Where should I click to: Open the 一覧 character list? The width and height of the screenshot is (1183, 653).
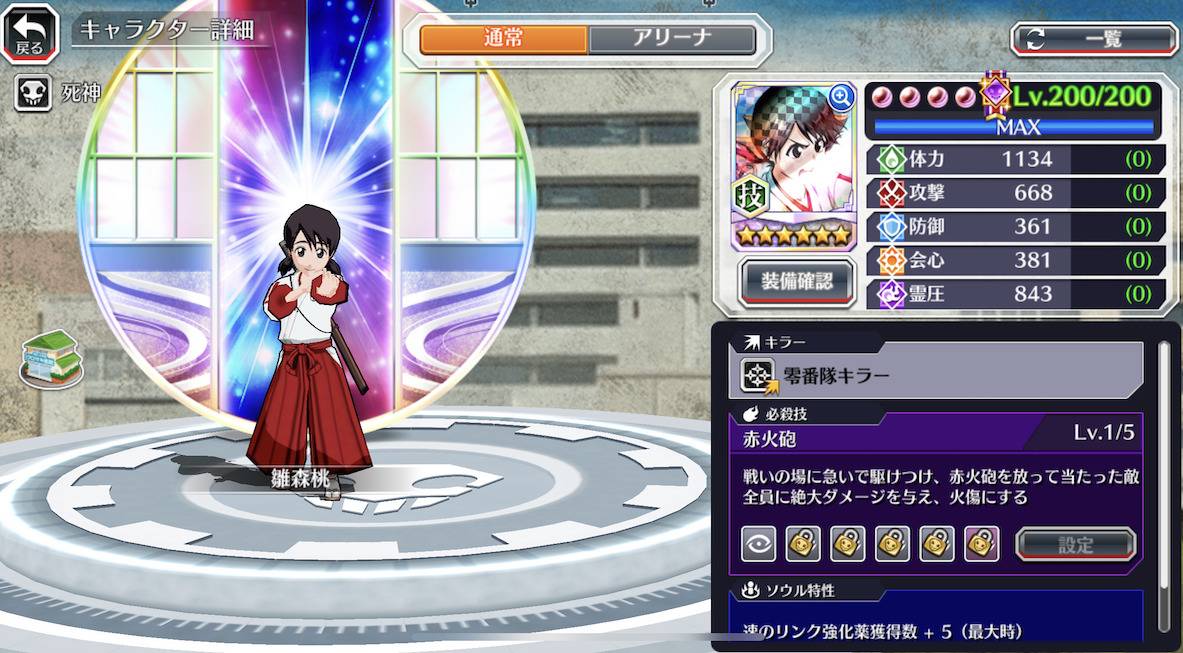(1095, 39)
